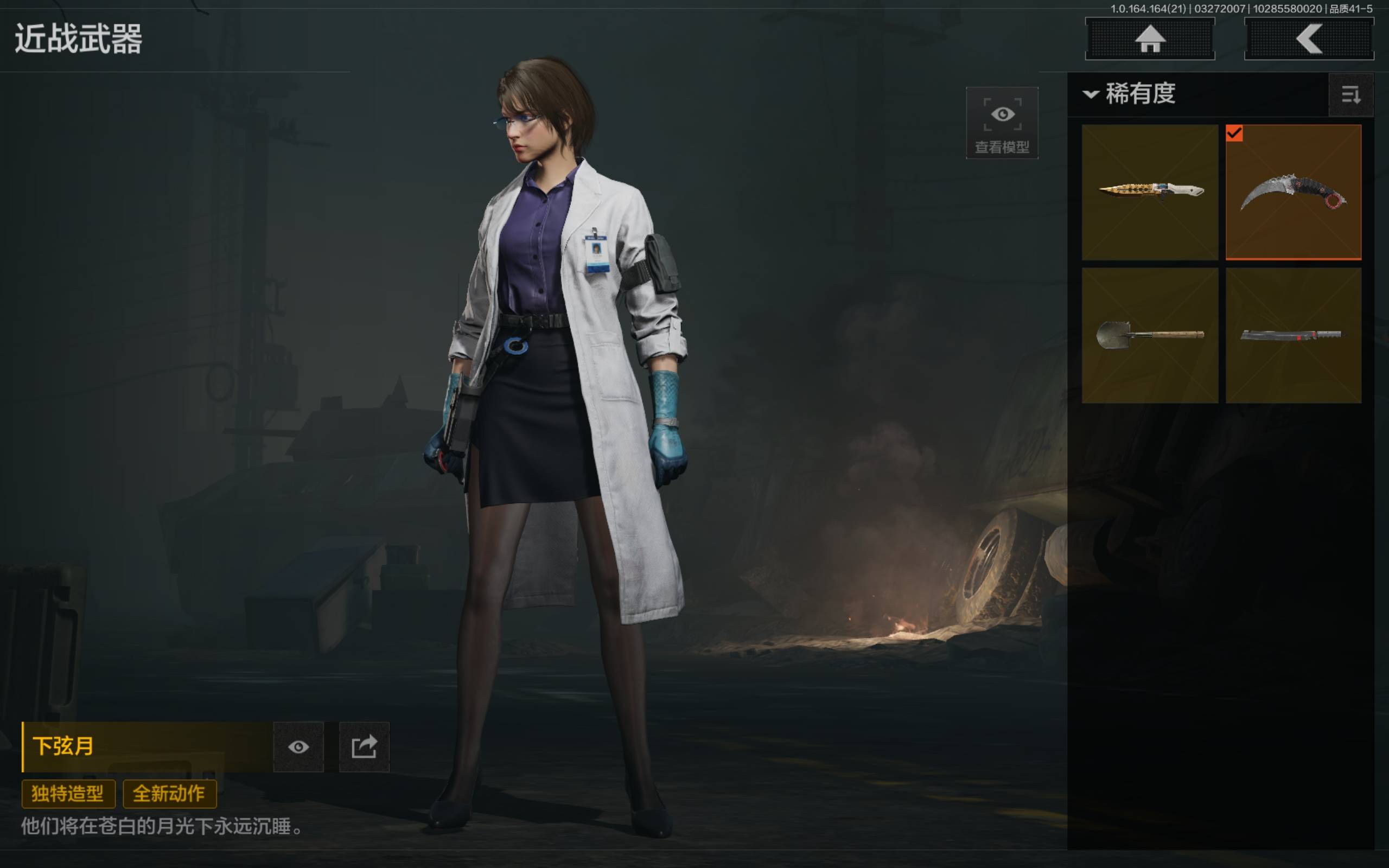Choose the karambit 下弦月 skin tile
The image size is (1389, 868).
[x=1293, y=192]
